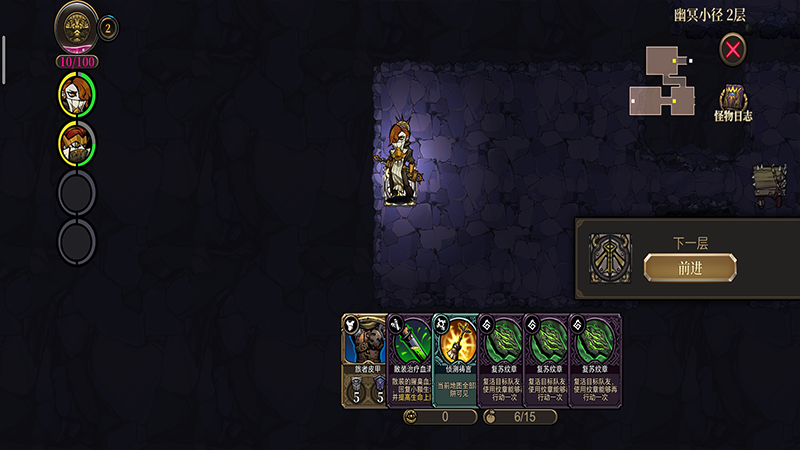The height and width of the screenshot is (450, 800).
Task: Select the white-masked hero portrait
Action: 77,95
